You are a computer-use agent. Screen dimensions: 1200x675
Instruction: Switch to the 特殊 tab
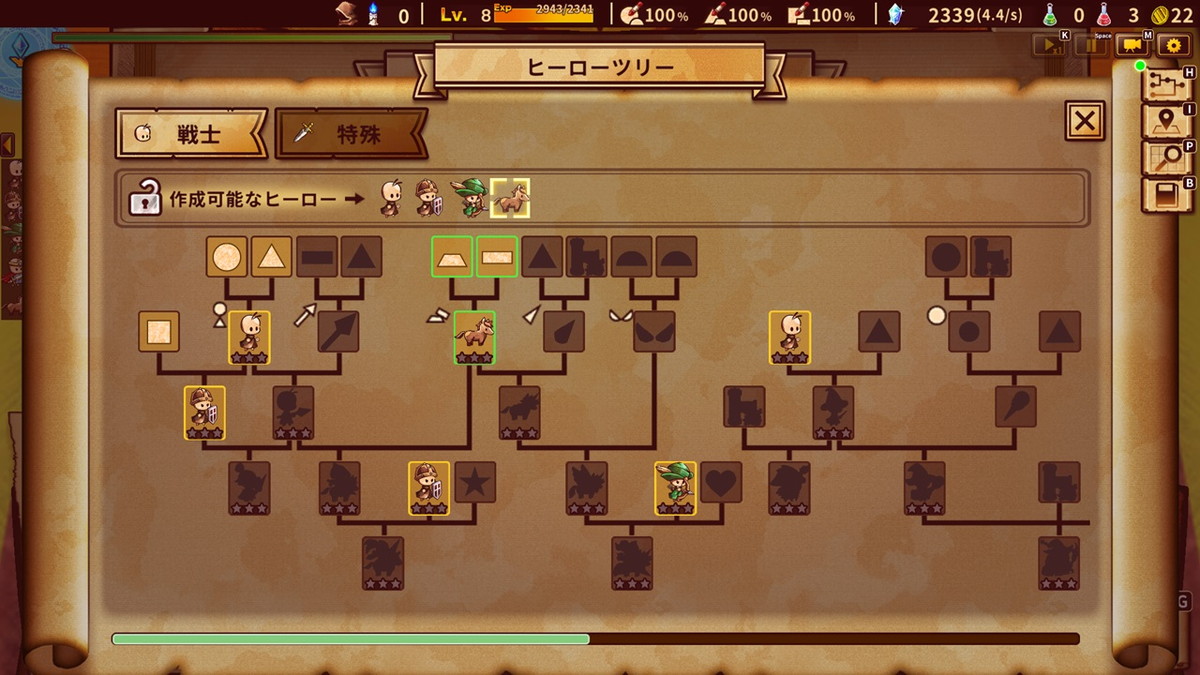pos(350,134)
